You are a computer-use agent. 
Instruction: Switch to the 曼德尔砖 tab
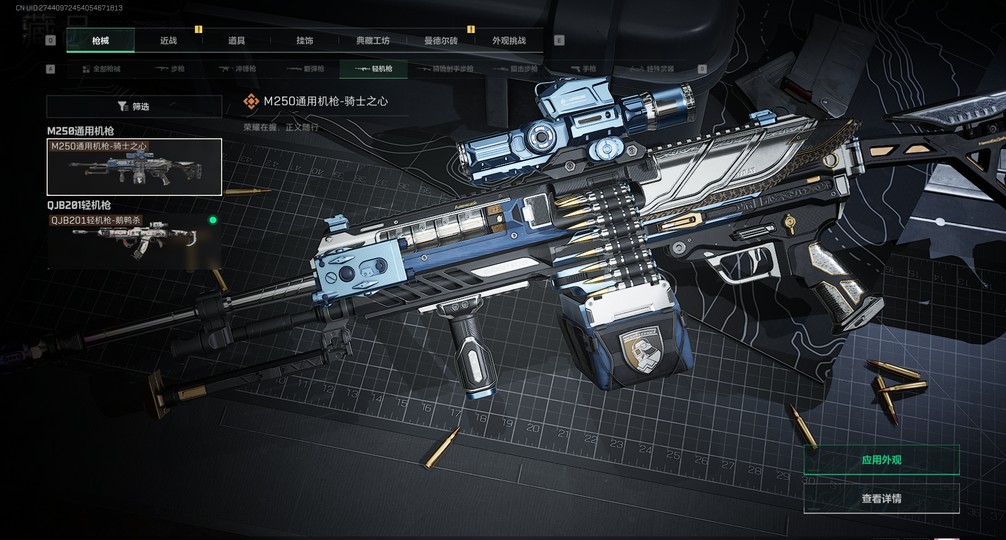(x=441, y=41)
